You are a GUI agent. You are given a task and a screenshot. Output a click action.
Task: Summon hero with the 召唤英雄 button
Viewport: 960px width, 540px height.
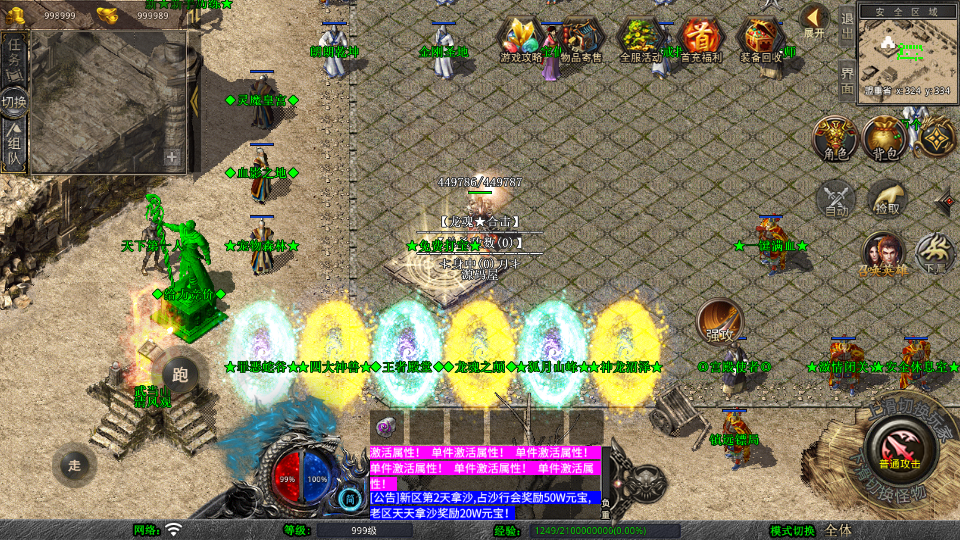click(x=884, y=253)
